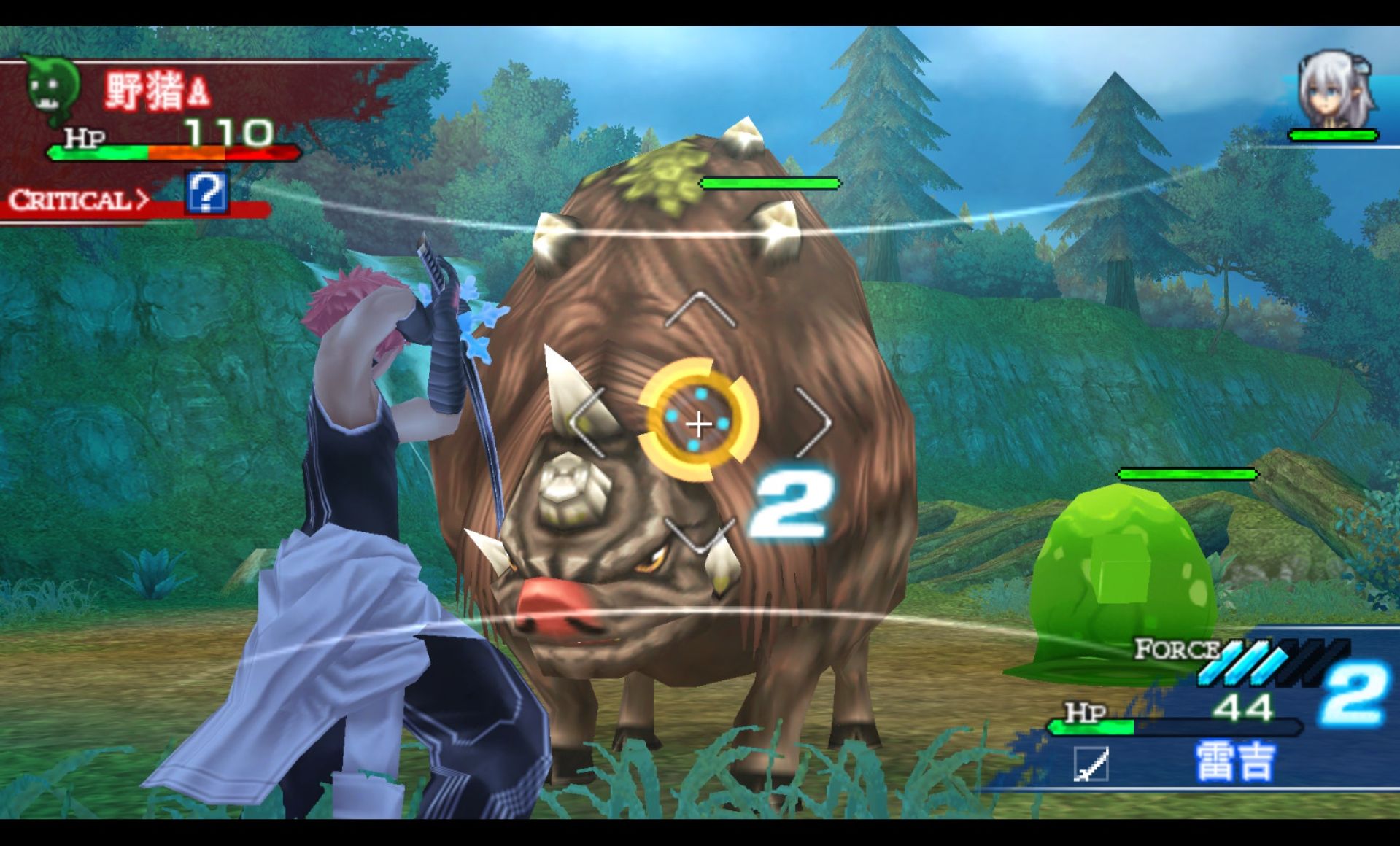
Task: Open the Critical question mark icon
Action: 206,193
